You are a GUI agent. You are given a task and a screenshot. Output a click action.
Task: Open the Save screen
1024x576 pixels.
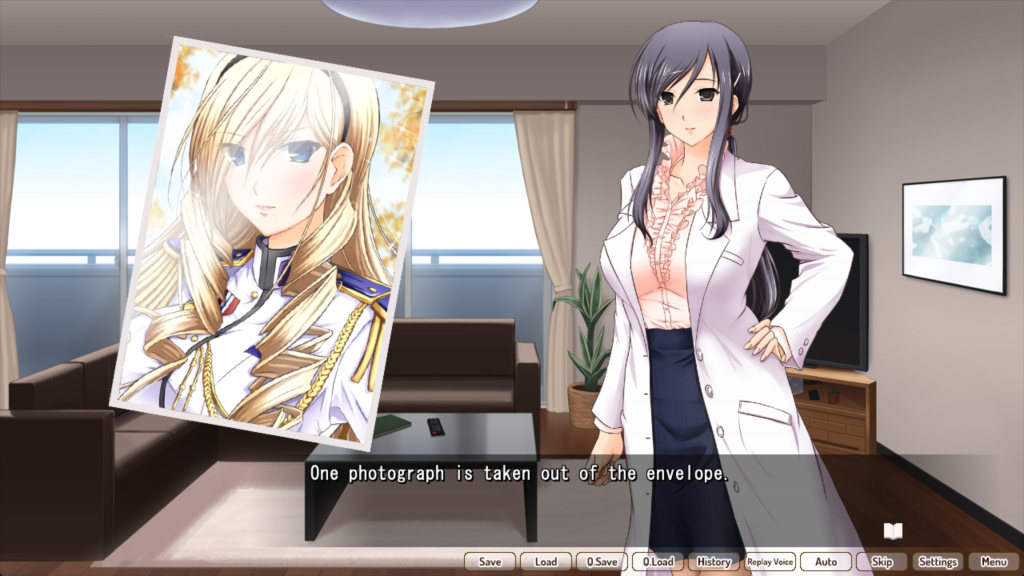tap(490, 562)
